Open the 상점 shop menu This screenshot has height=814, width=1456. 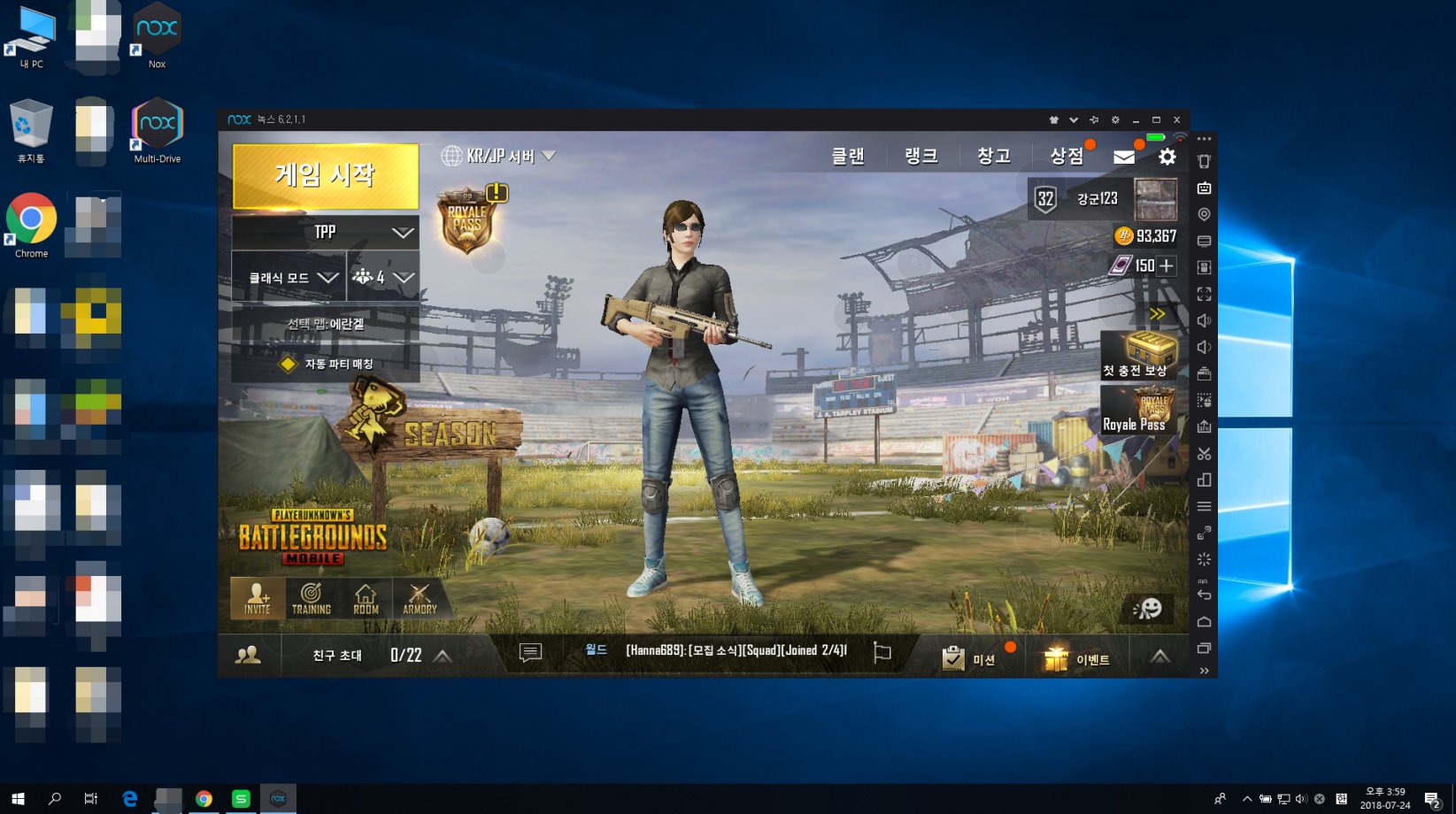1067,155
